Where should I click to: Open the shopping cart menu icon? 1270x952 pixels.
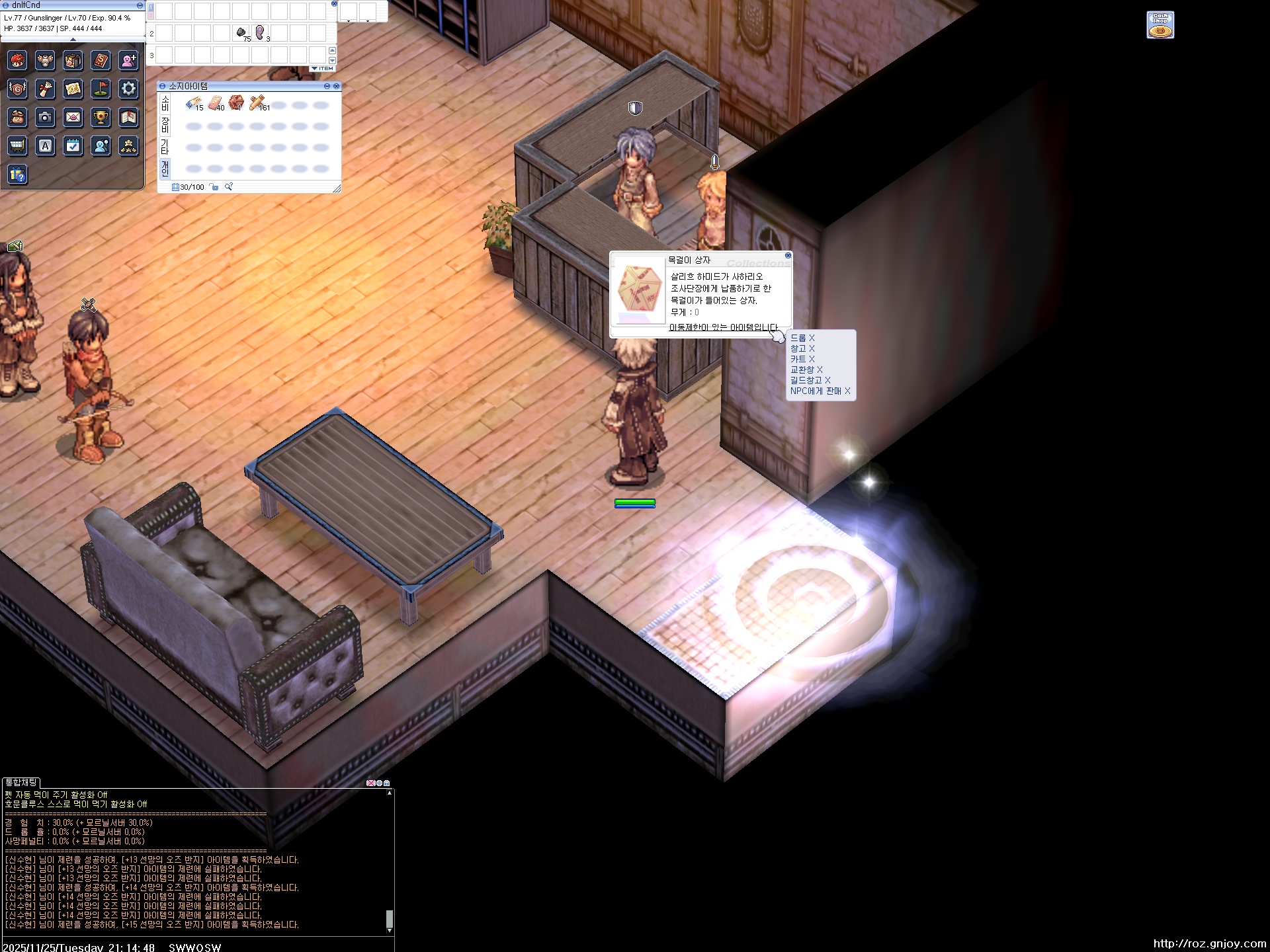[18, 145]
